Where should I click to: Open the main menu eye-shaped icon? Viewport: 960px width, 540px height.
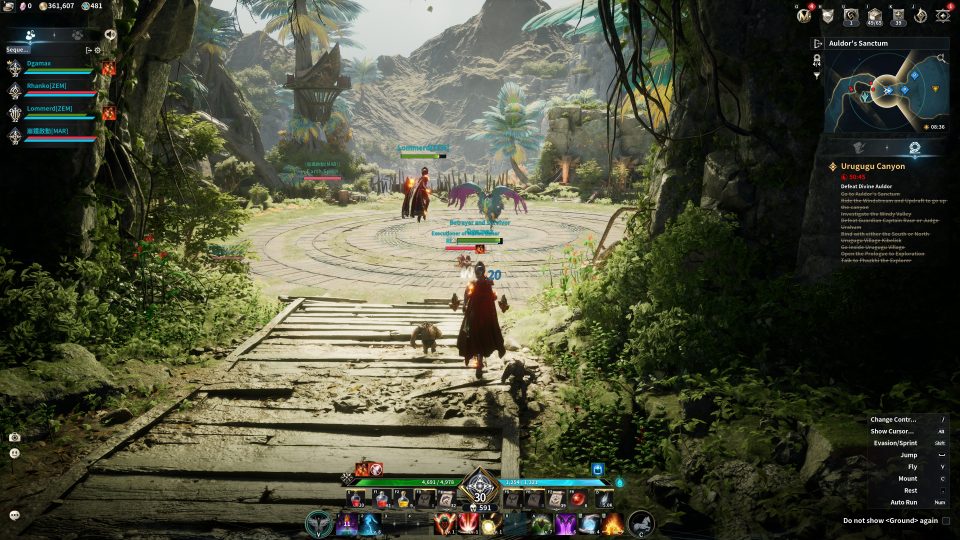pyautogui.click(x=942, y=15)
